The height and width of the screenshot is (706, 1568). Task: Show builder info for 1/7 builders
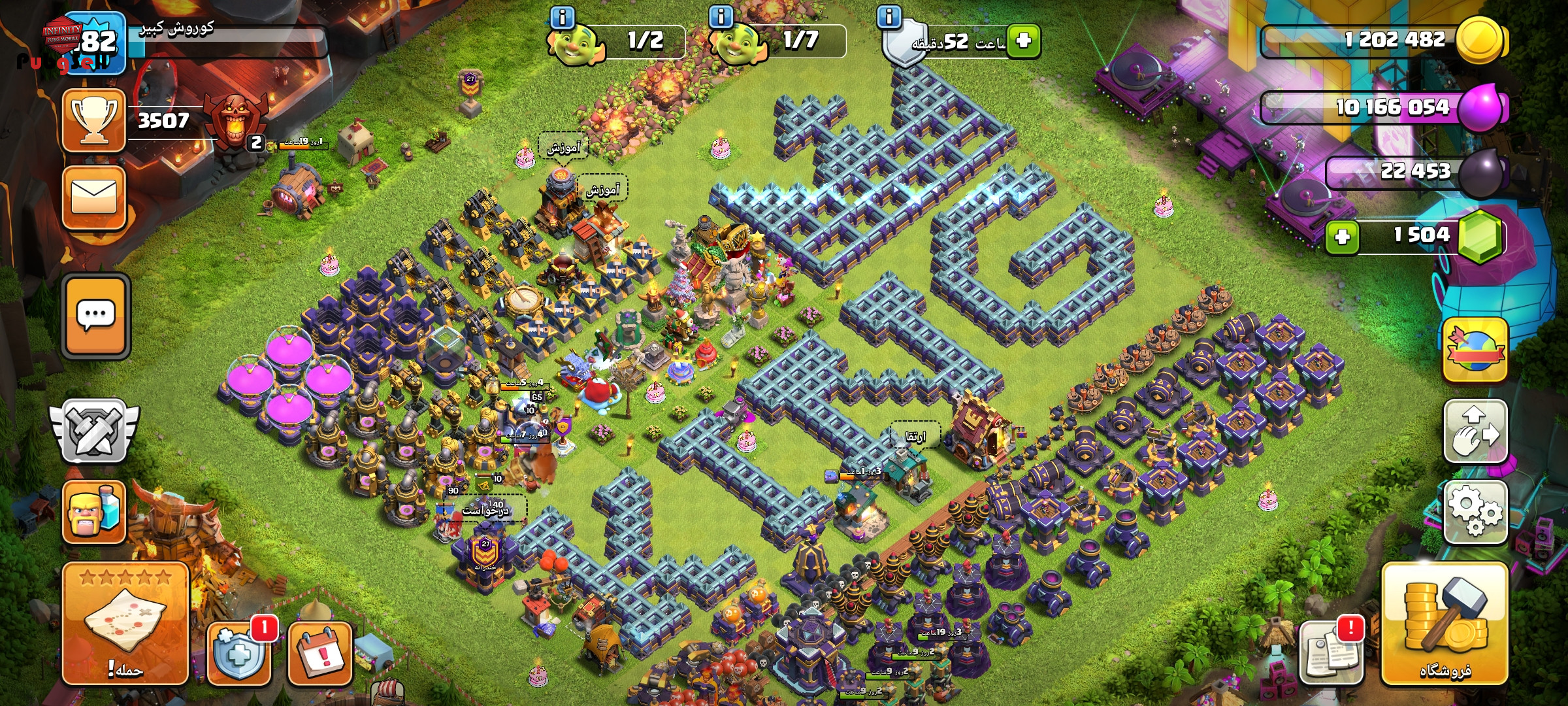pyautogui.click(x=721, y=17)
